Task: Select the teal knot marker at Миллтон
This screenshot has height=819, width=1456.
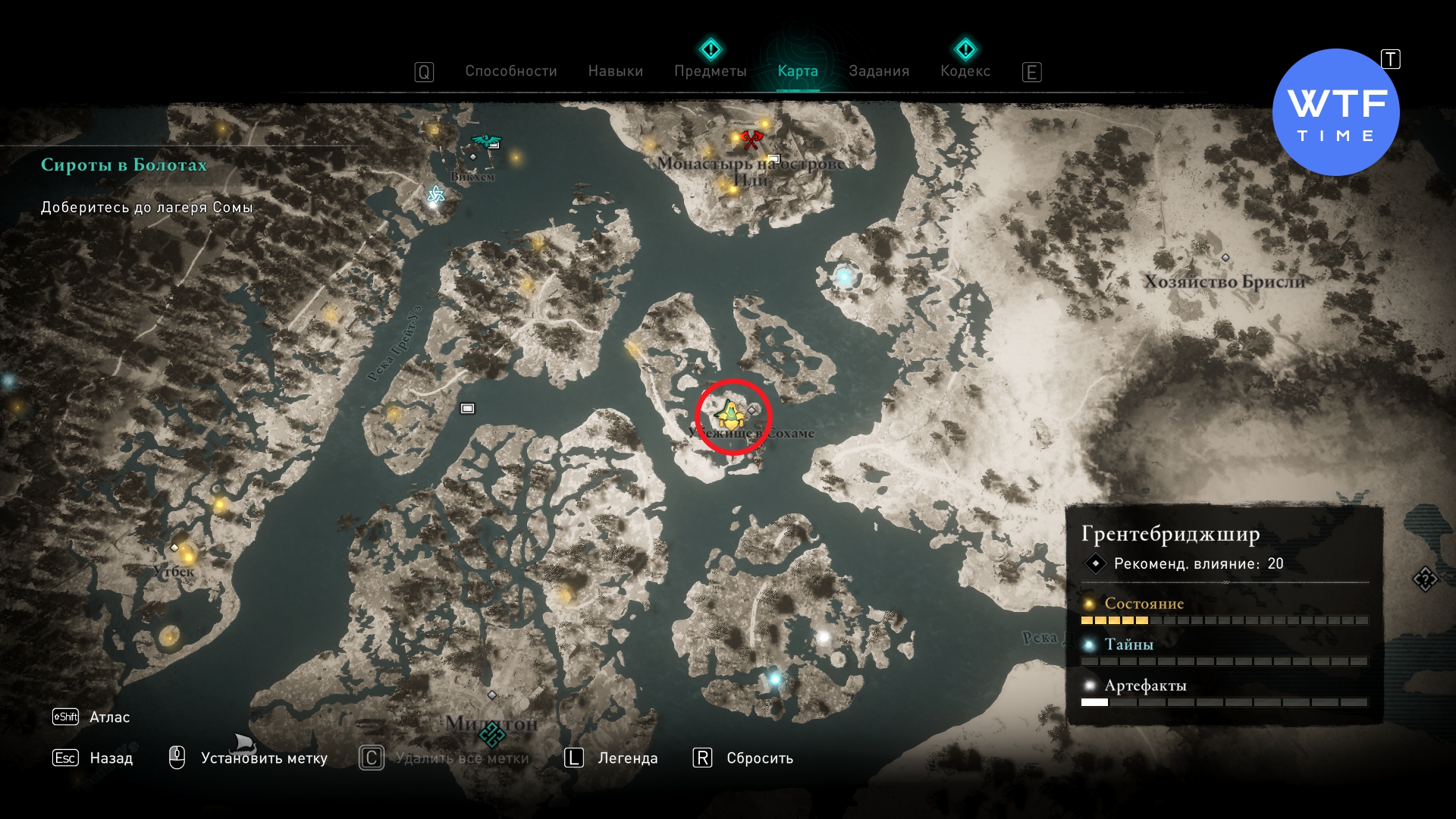Action: (x=491, y=733)
